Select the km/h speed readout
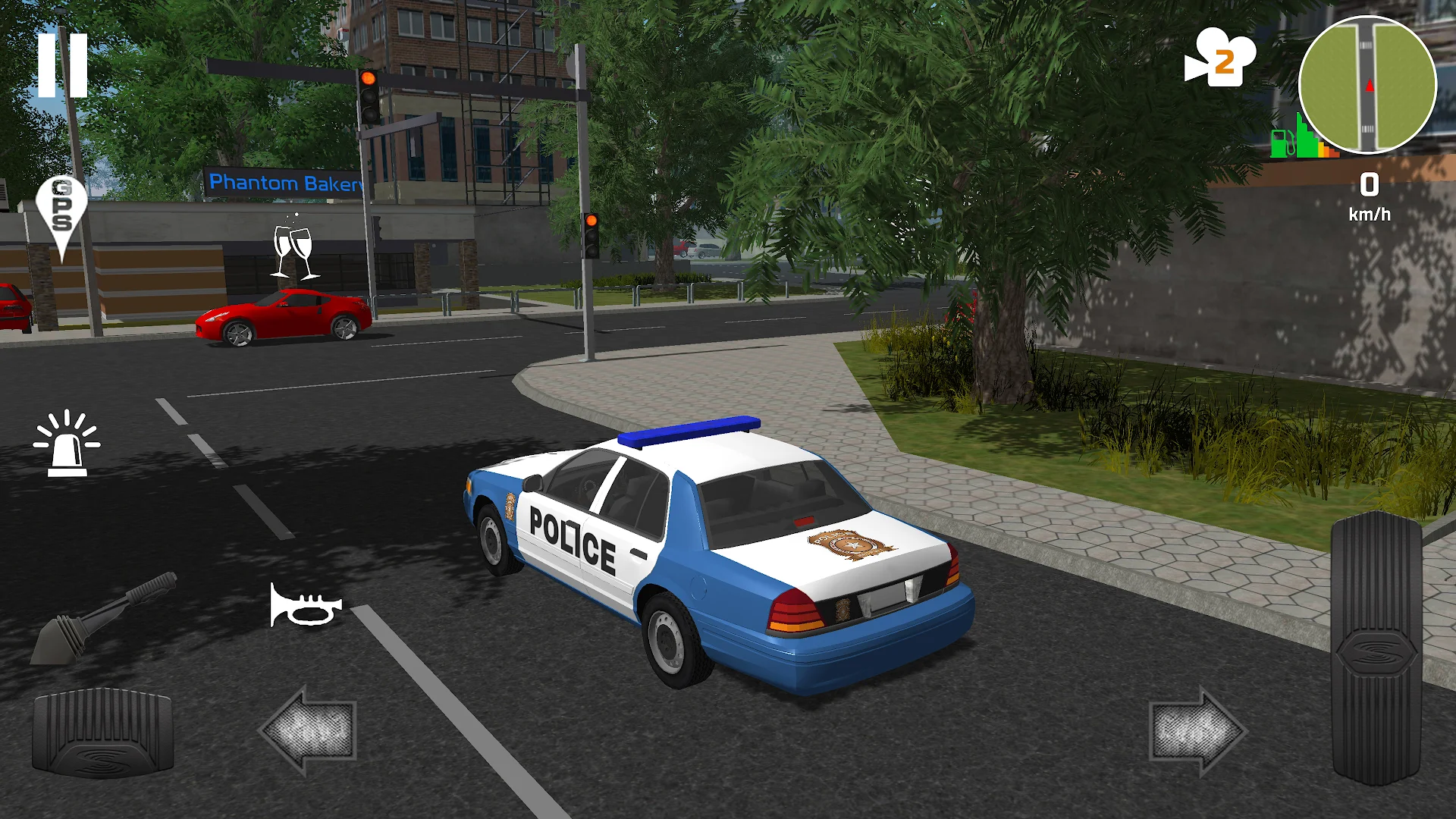 [1369, 215]
